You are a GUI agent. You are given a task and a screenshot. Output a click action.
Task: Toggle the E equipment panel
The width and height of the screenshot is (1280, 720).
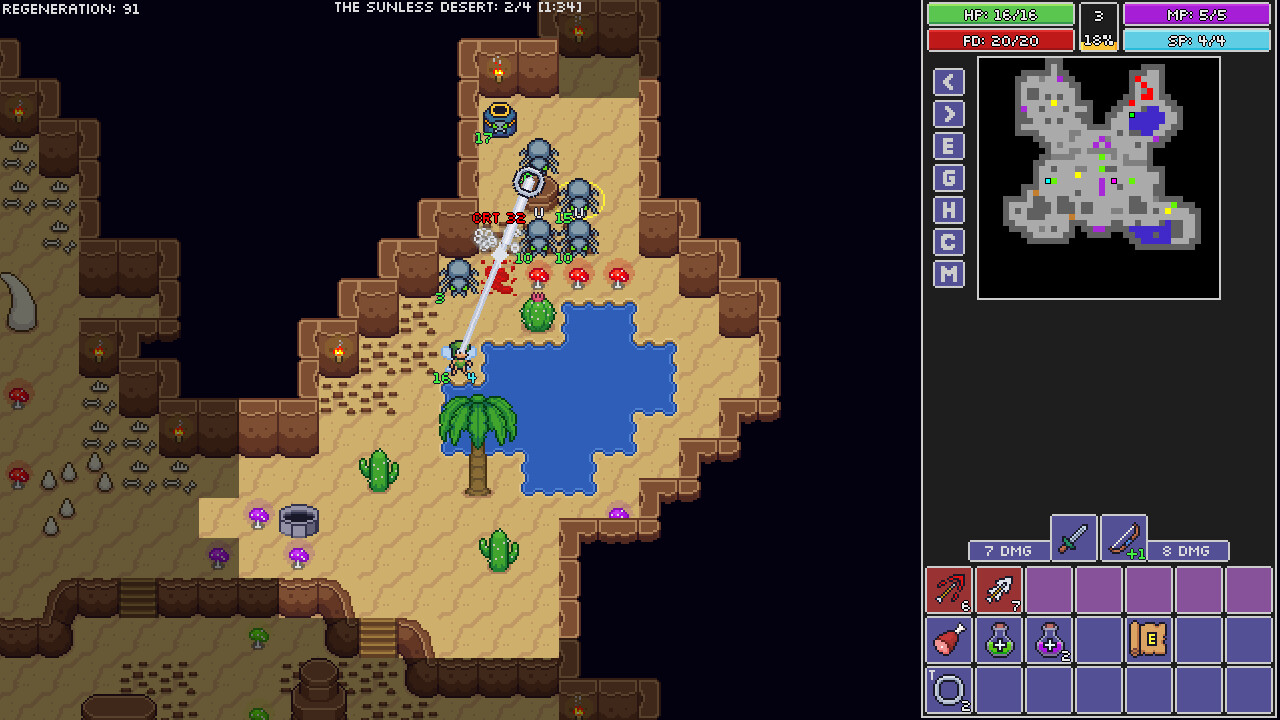pyautogui.click(x=947, y=145)
